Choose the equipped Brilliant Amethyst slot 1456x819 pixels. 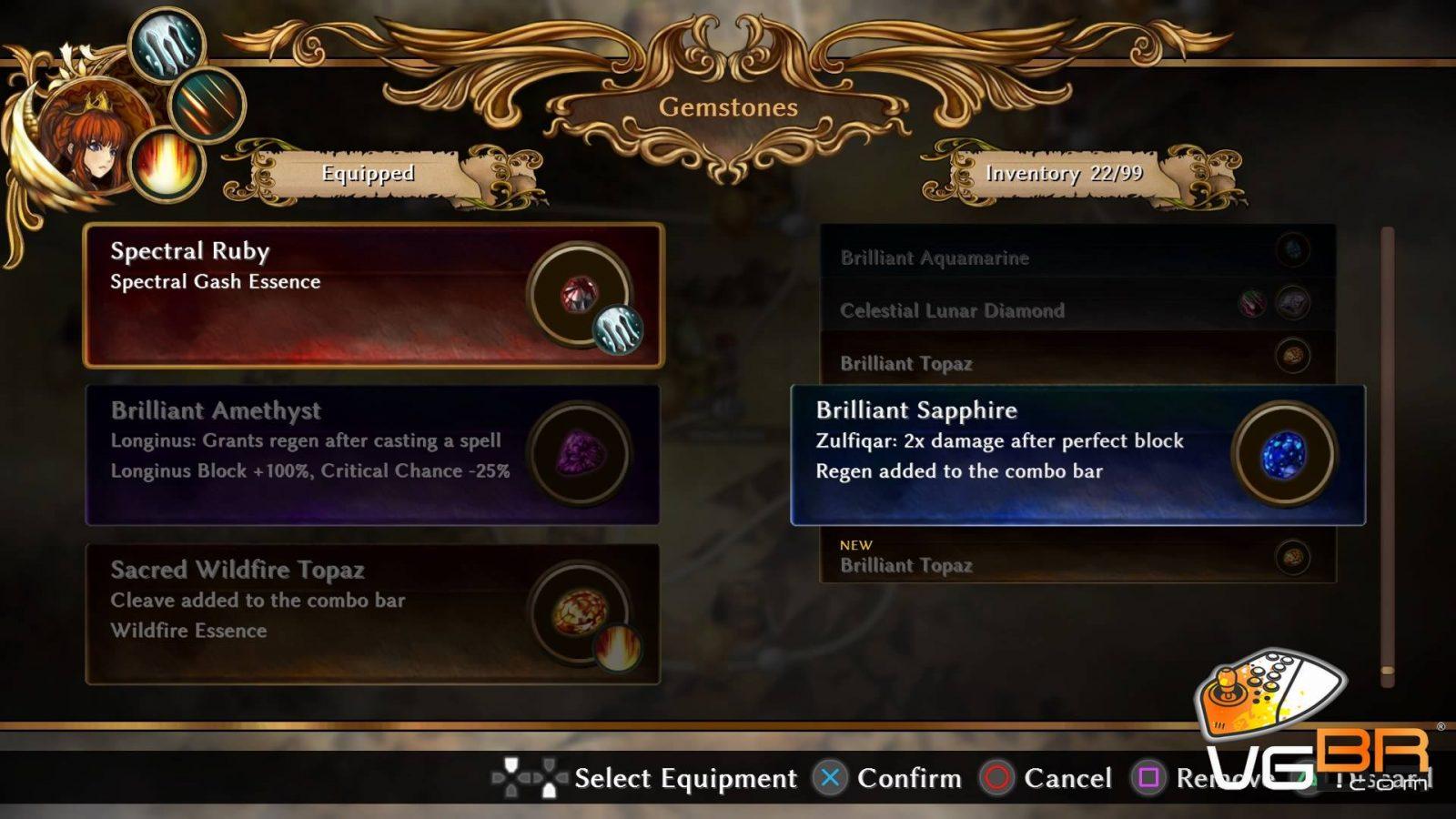coord(373,455)
